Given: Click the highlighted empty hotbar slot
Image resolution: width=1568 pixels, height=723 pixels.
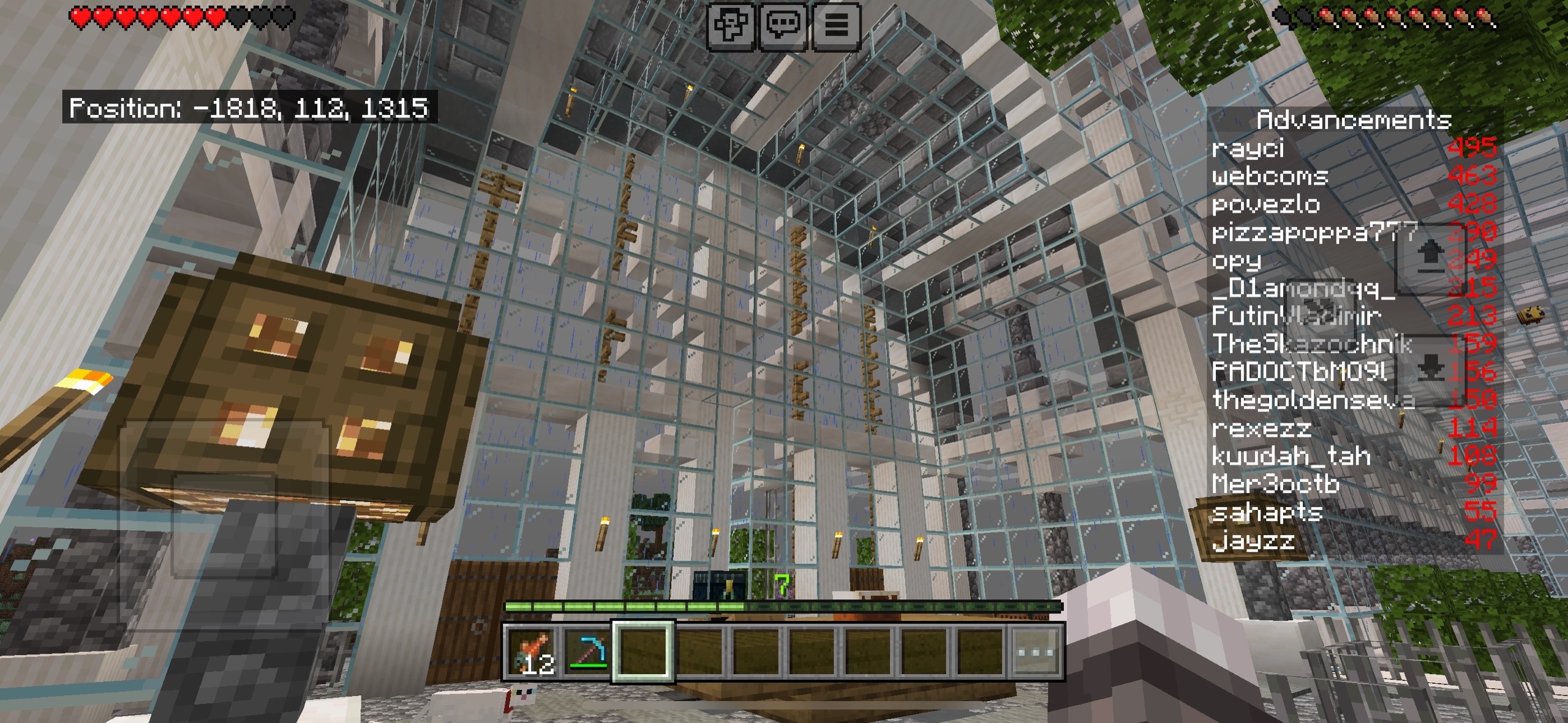Looking at the screenshot, I should 643,652.
